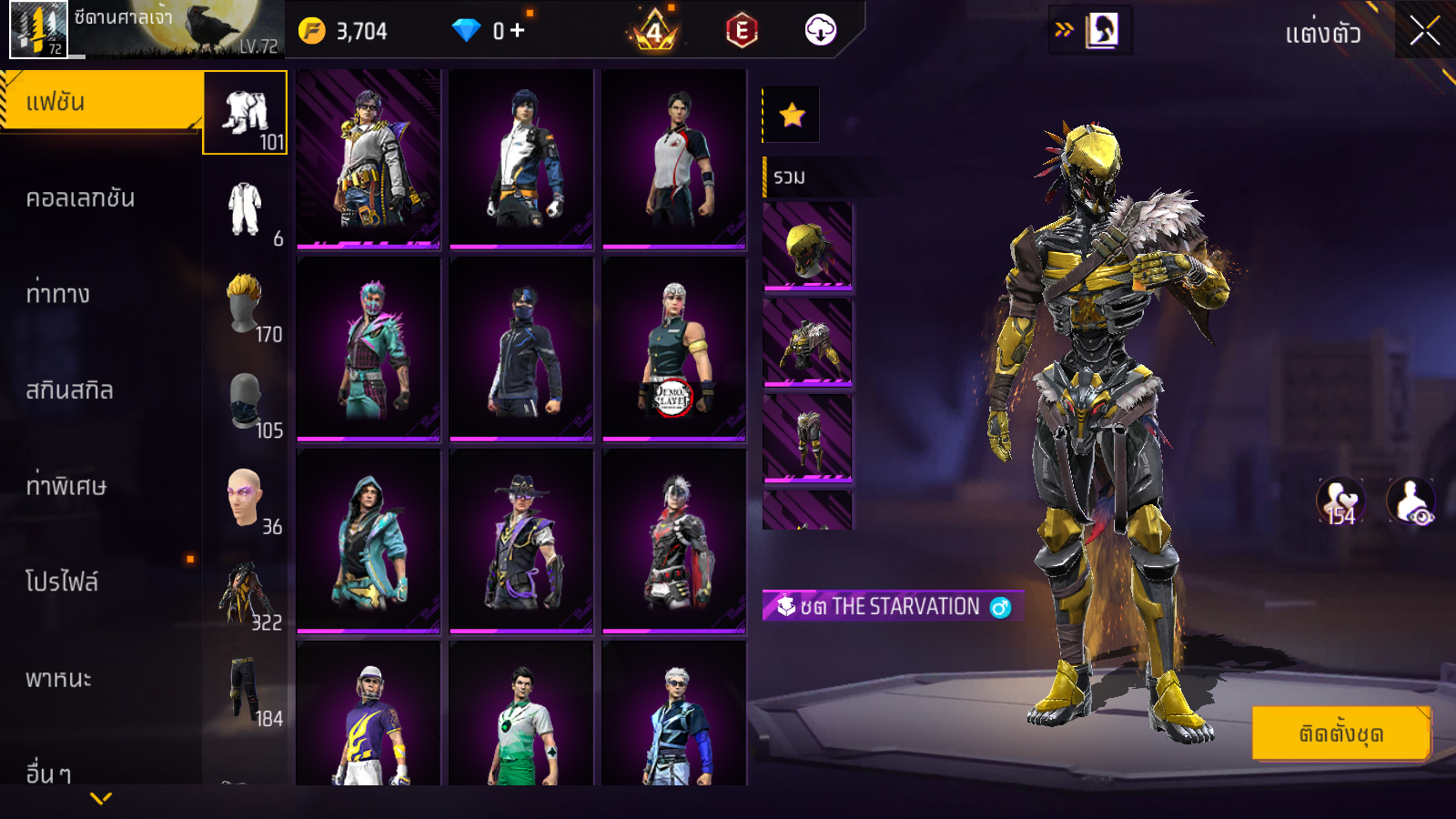
Task: Open the cloud download icon
Action: point(820,31)
